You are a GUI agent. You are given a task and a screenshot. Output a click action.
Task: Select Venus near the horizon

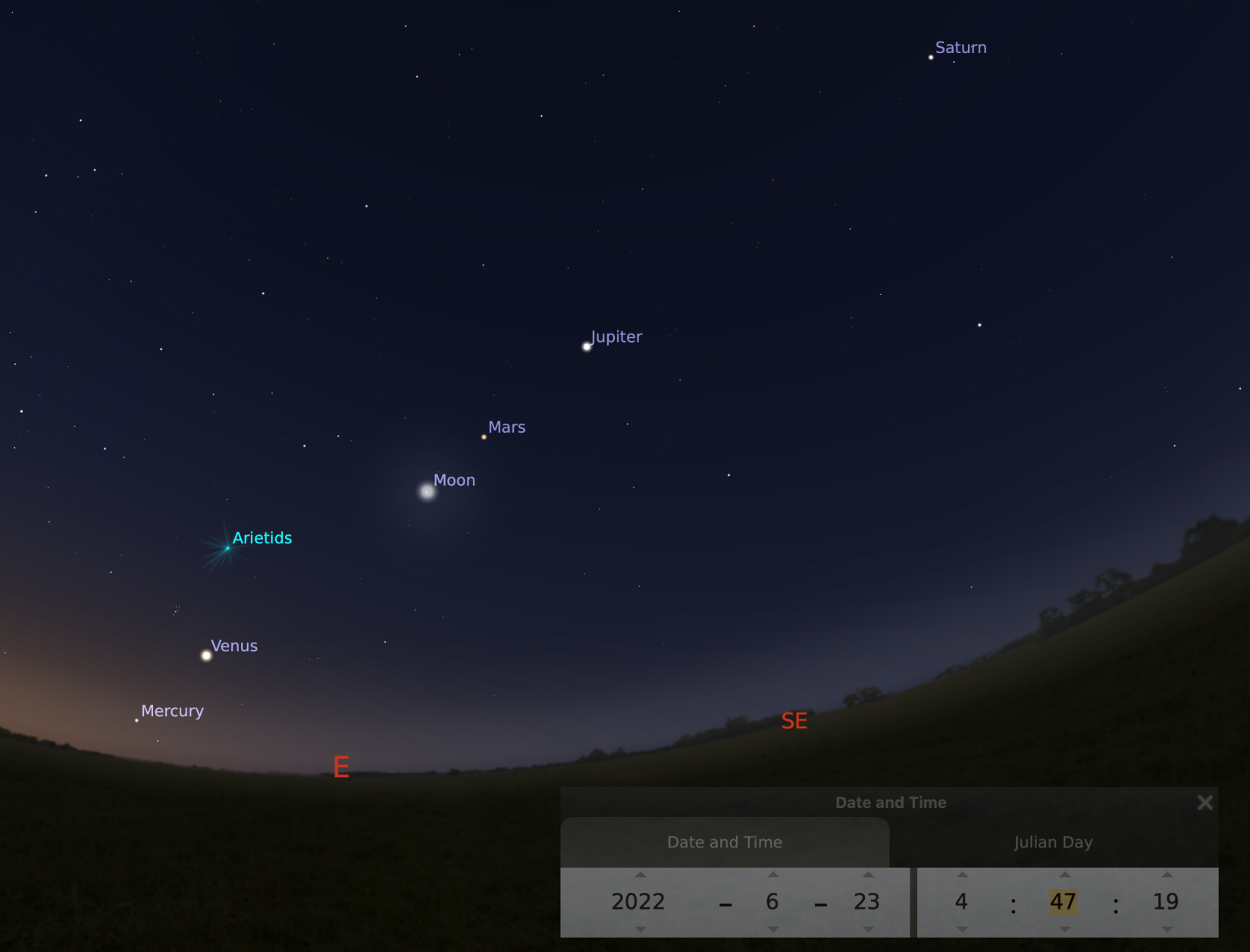tap(205, 655)
